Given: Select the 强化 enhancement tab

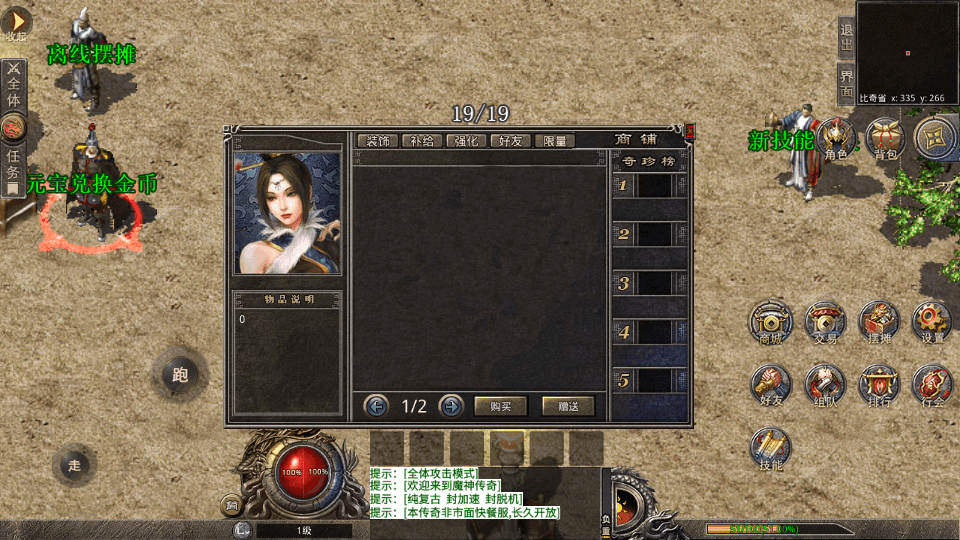Looking at the screenshot, I should pyautogui.click(x=467, y=141).
